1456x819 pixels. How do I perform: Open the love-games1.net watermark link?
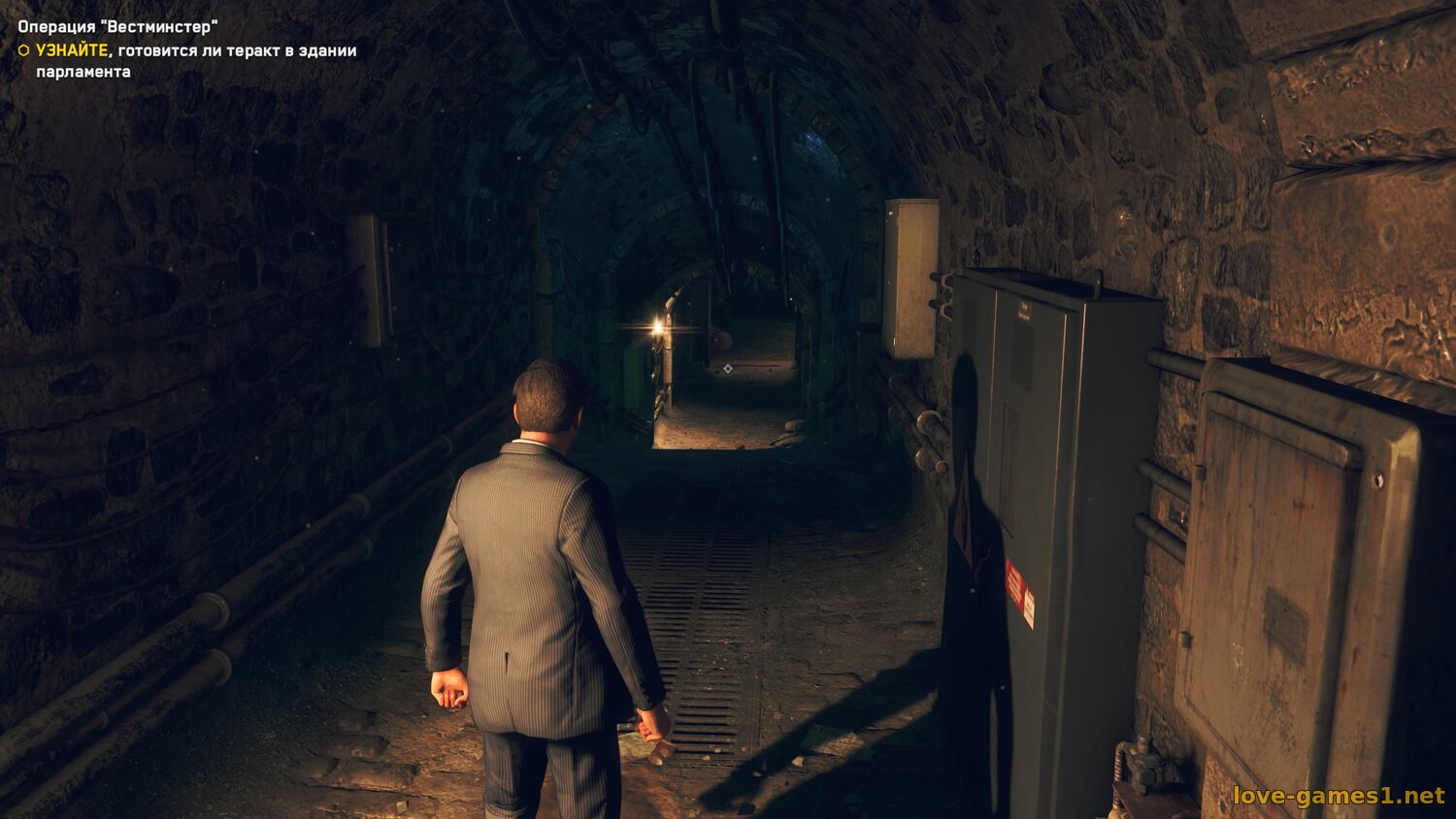[1339, 796]
